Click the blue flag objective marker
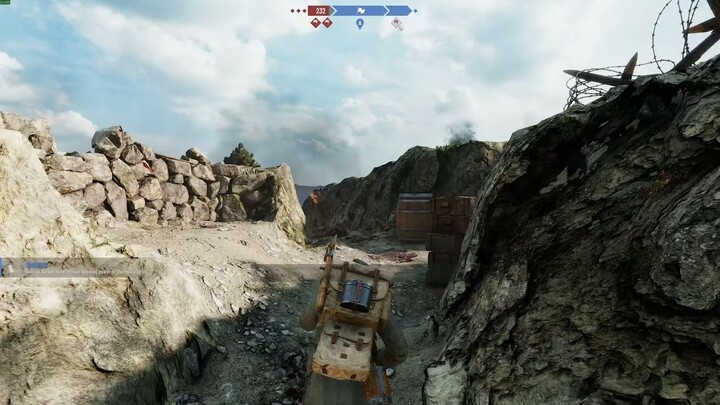 pos(359,10)
